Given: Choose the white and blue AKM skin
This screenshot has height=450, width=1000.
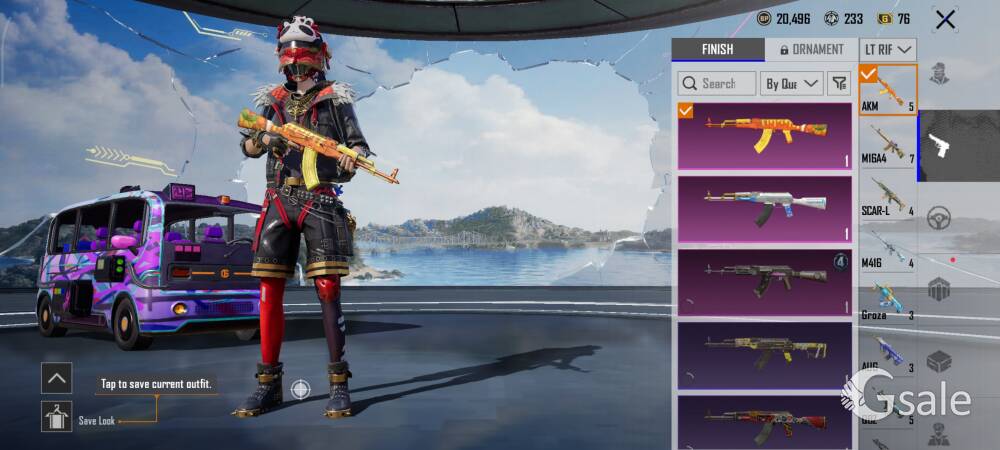Looking at the screenshot, I should (x=765, y=209).
